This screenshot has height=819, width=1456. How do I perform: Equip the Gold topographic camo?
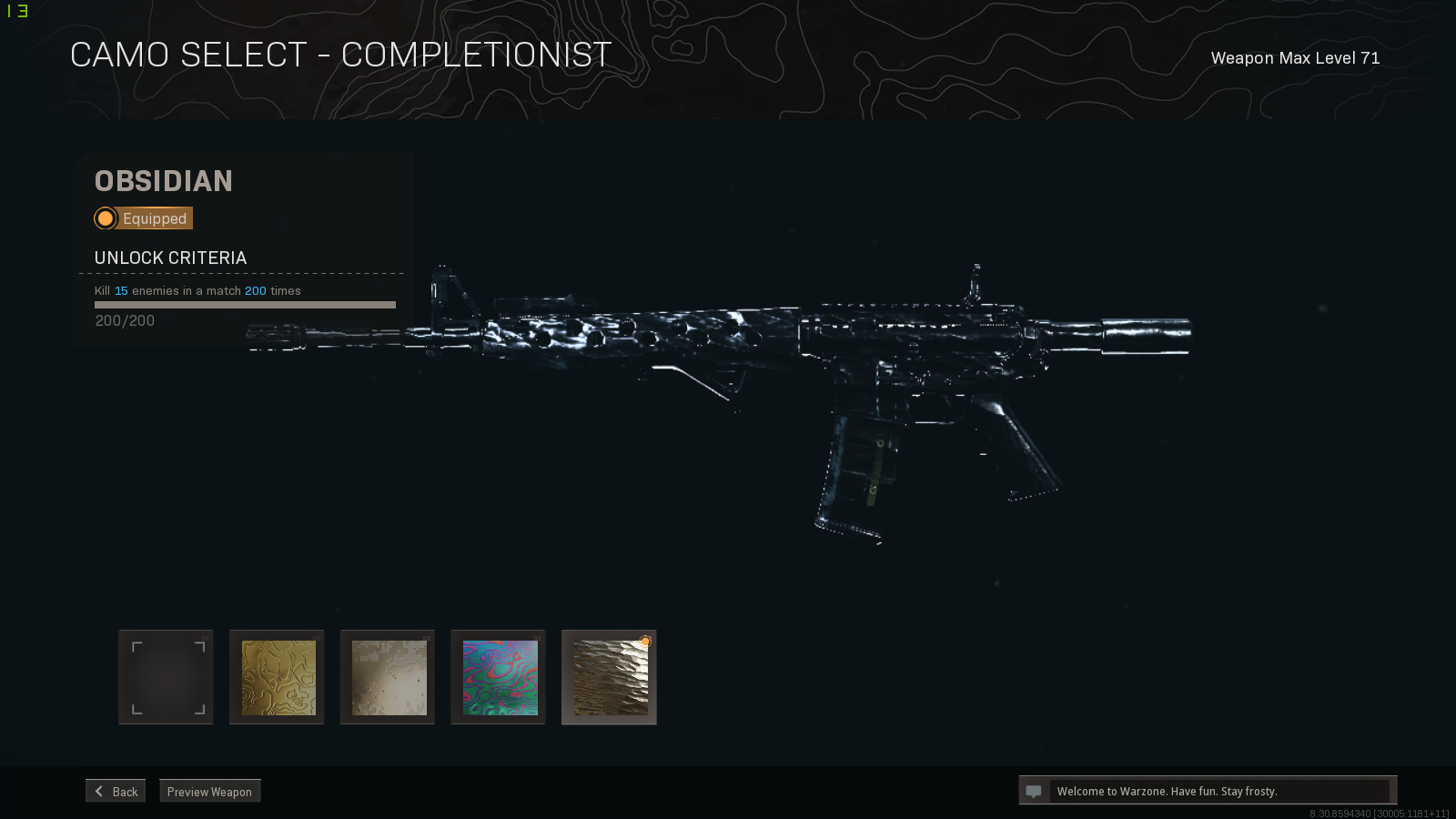276,676
